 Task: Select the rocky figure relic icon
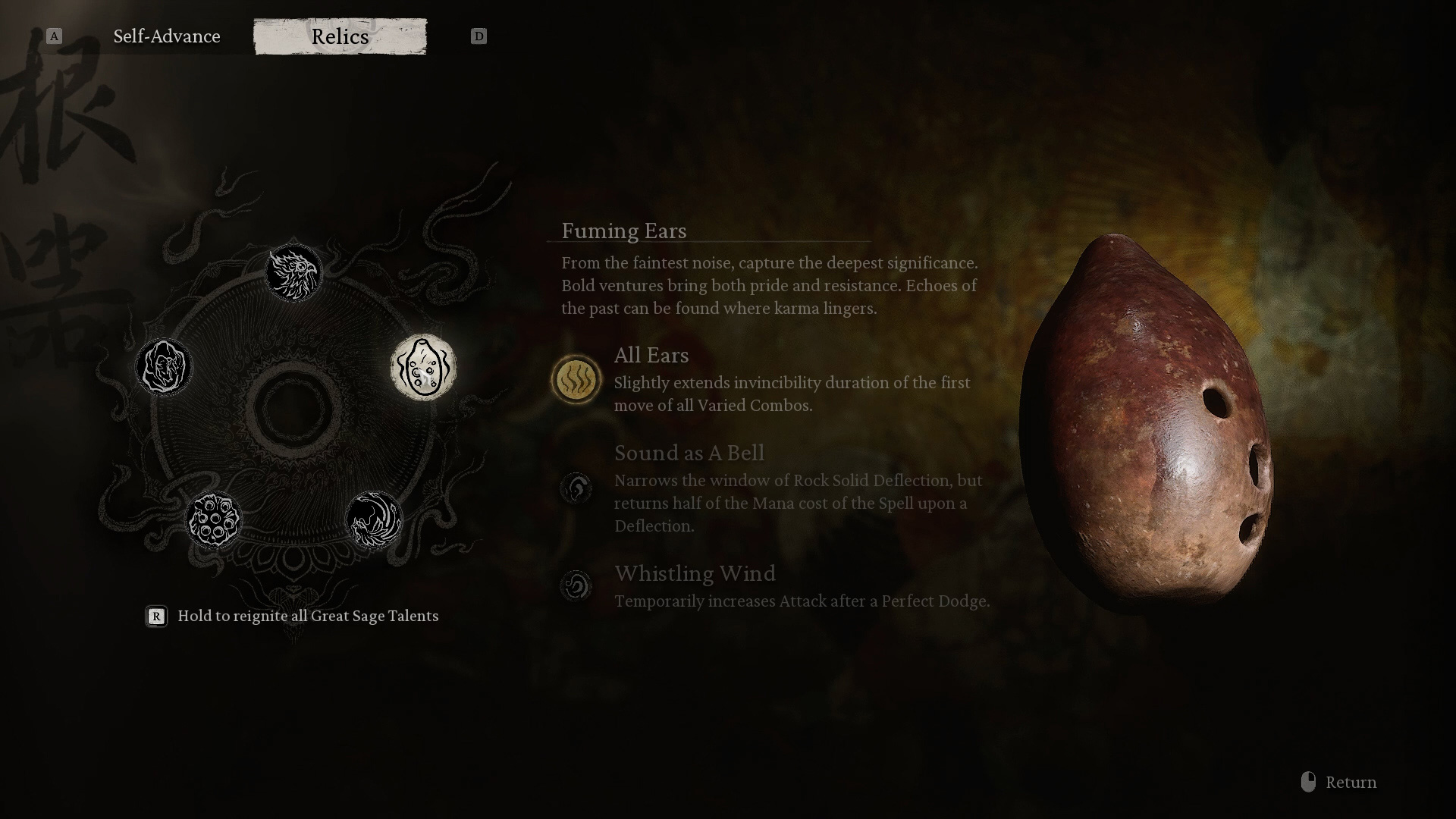(x=164, y=367)
